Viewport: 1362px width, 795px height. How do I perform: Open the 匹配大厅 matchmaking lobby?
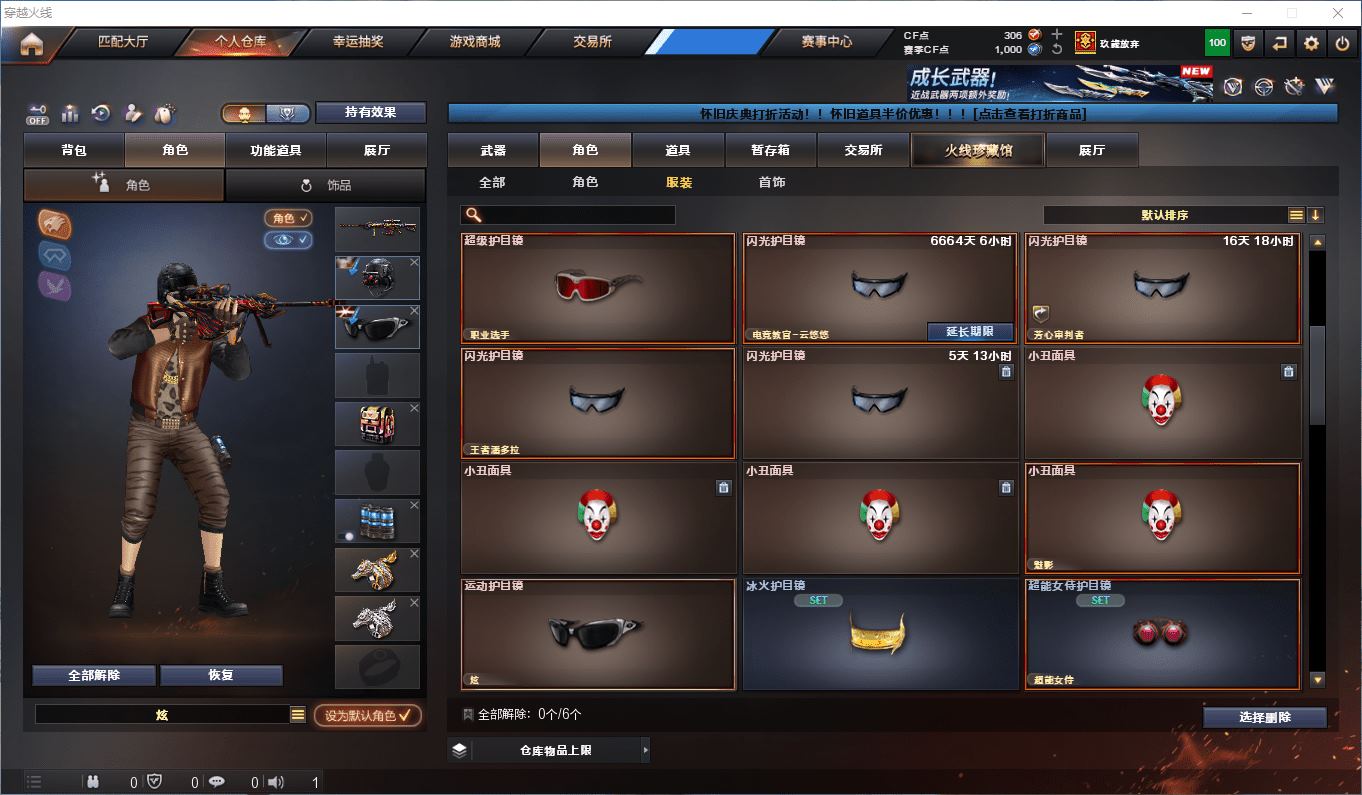123,42
